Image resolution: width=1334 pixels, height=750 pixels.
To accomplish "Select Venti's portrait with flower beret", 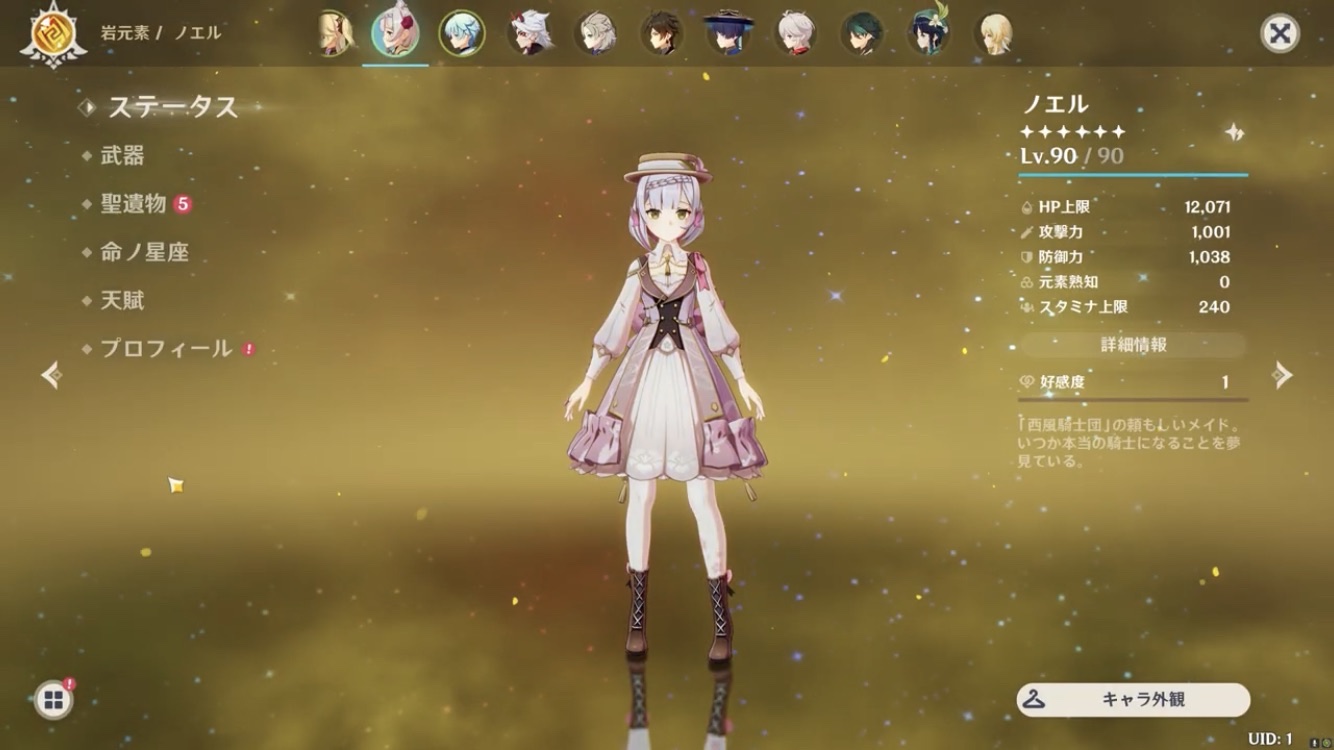I will (x=927, y=34).
